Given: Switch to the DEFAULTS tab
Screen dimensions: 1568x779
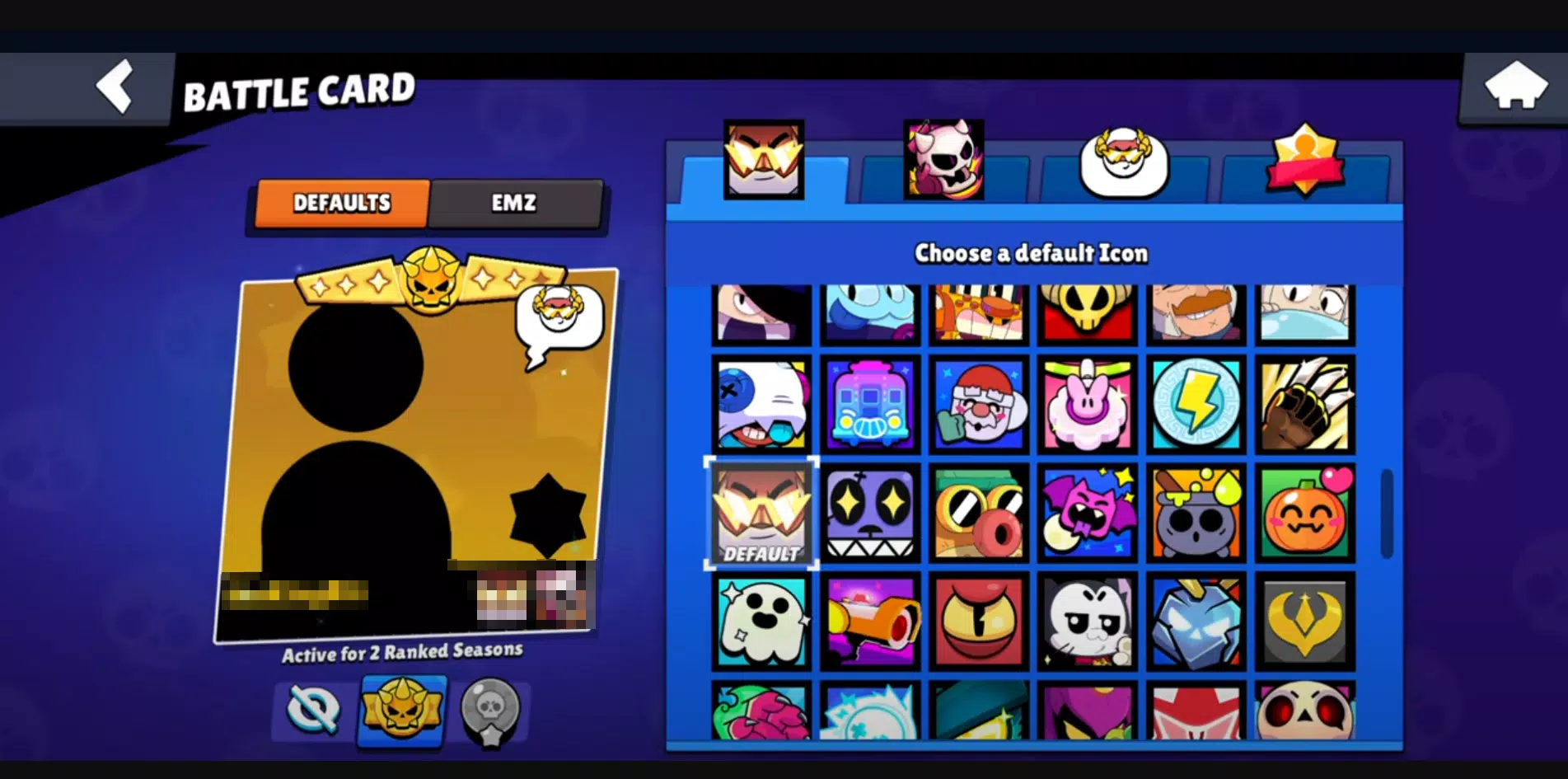Looking at the screenshot, I should click(343, 202).
